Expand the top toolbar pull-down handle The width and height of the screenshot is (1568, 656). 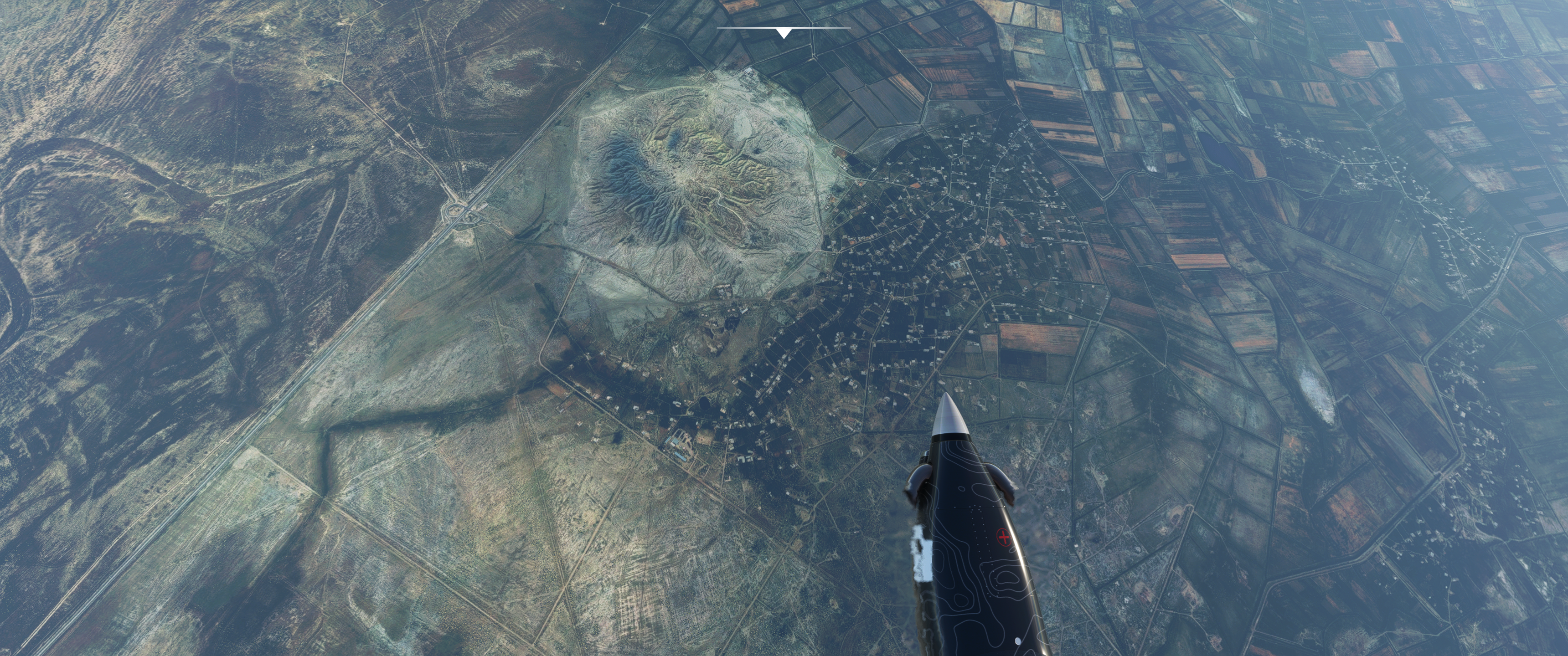(x=784, y=33)
